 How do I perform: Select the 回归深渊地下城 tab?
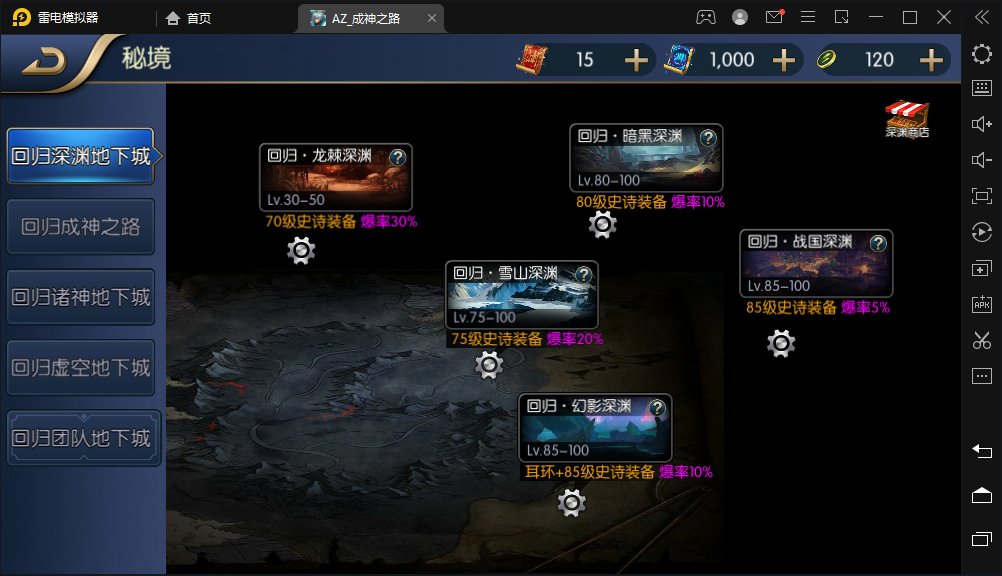pos(81,156)
